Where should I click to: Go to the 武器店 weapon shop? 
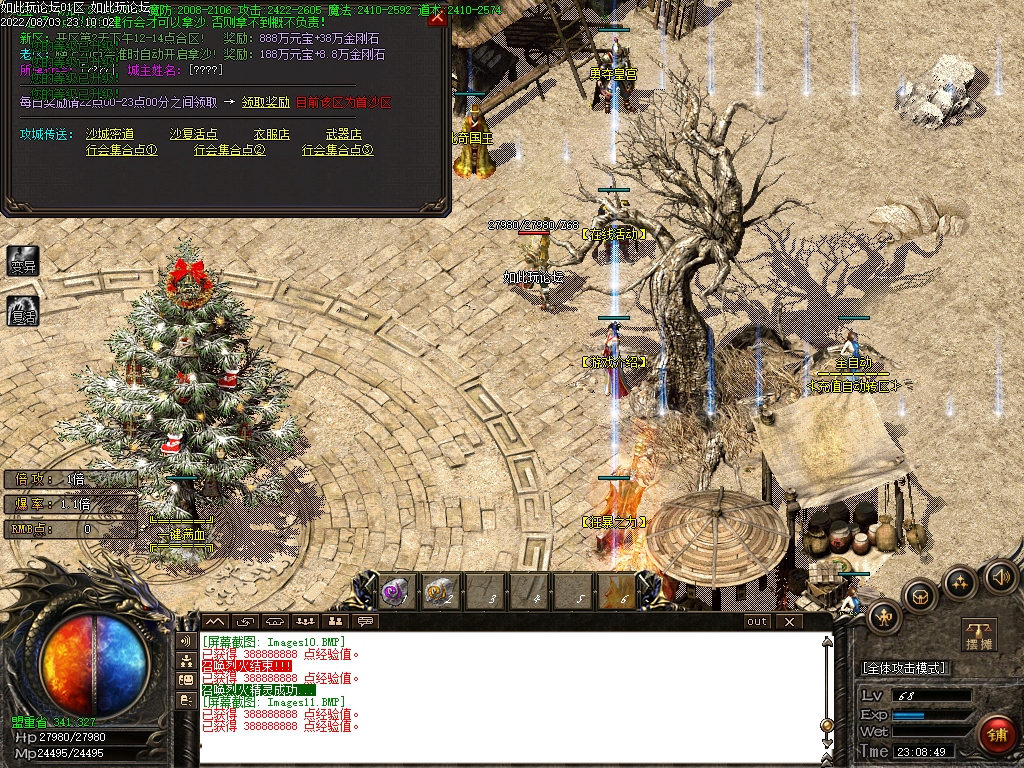coord(344,134)
